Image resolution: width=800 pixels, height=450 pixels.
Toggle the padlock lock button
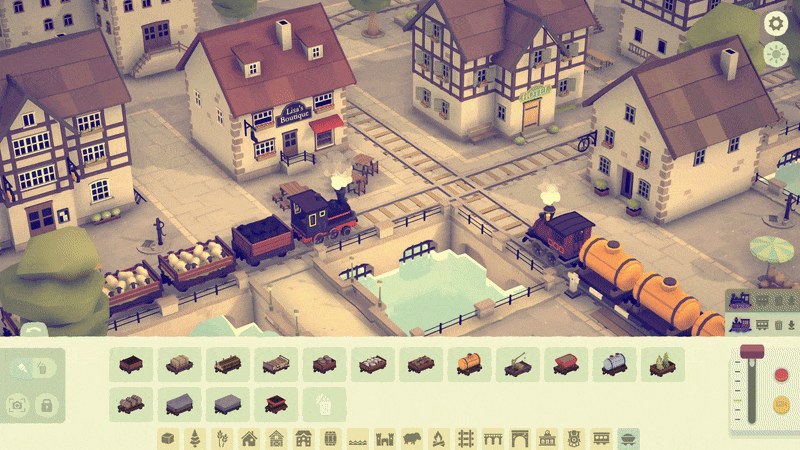pos(45,404)
